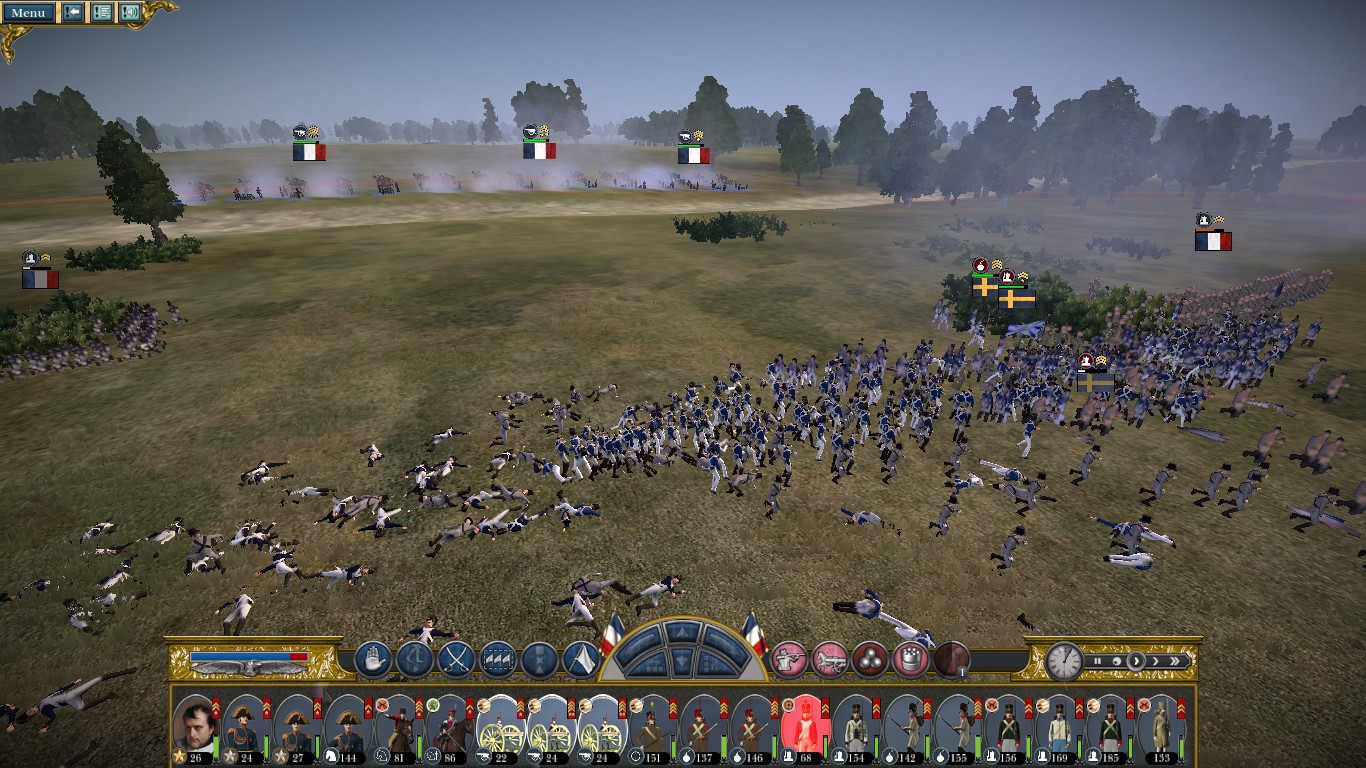The width and height of the screenshot is (1366, 768).
Task: Toggle the exclamation text lines button
Action: [x=102, y=13]
